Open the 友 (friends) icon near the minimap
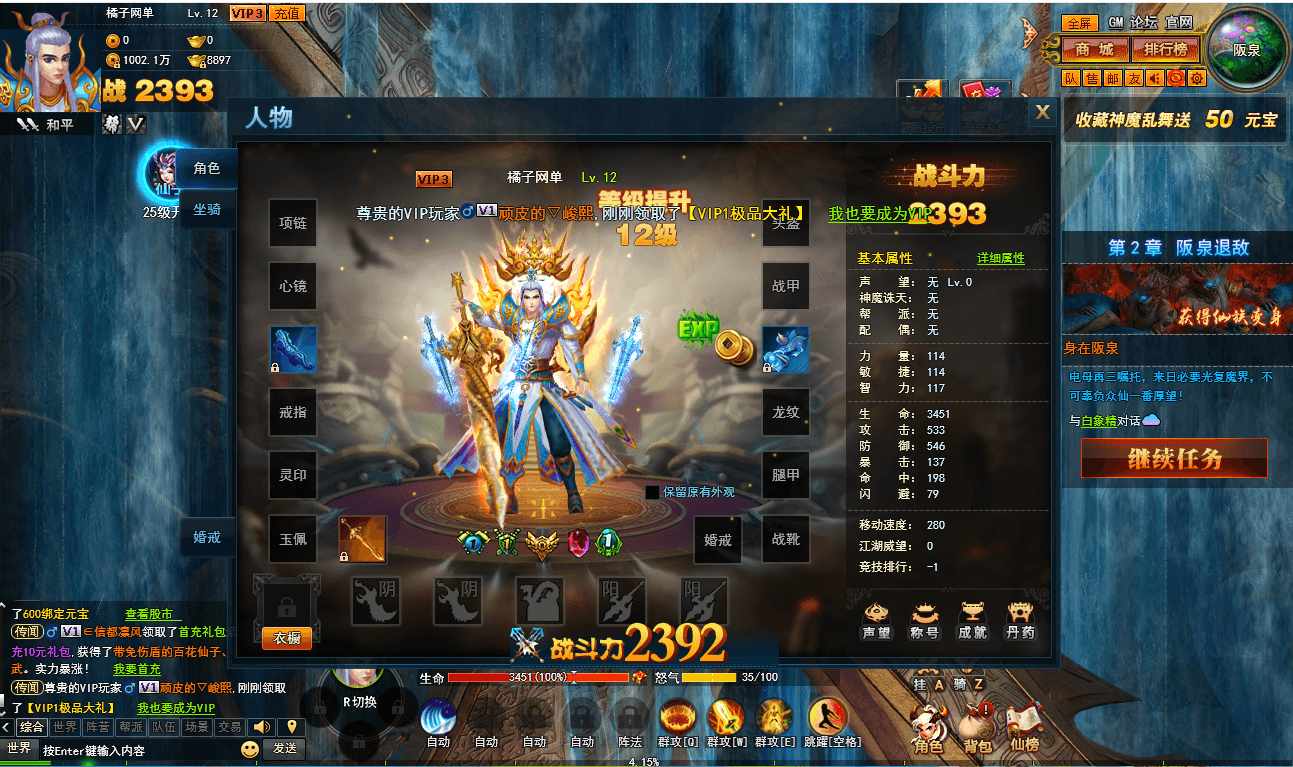 coord(1132,78)
